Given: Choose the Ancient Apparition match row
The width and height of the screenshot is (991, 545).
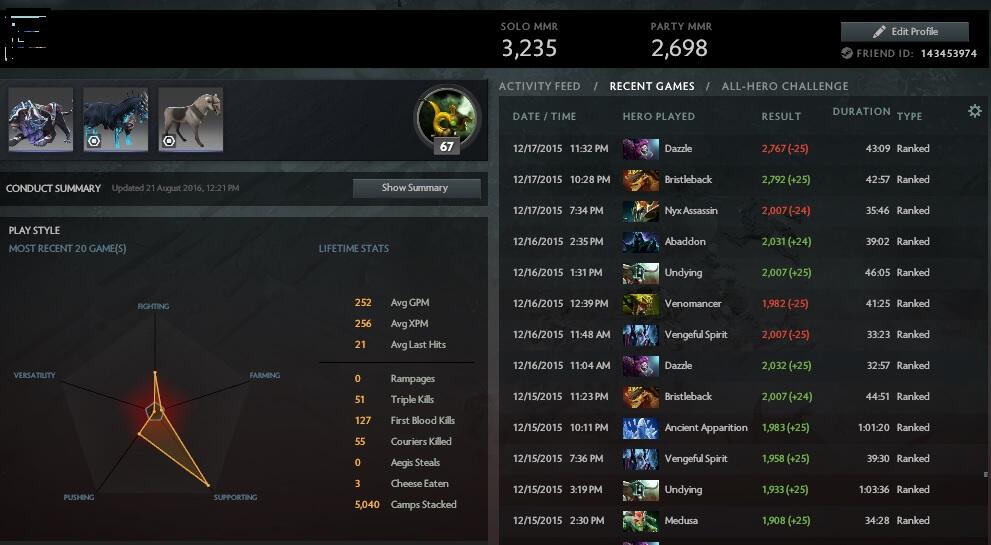Looking at the screenshot, I should 740,428.
